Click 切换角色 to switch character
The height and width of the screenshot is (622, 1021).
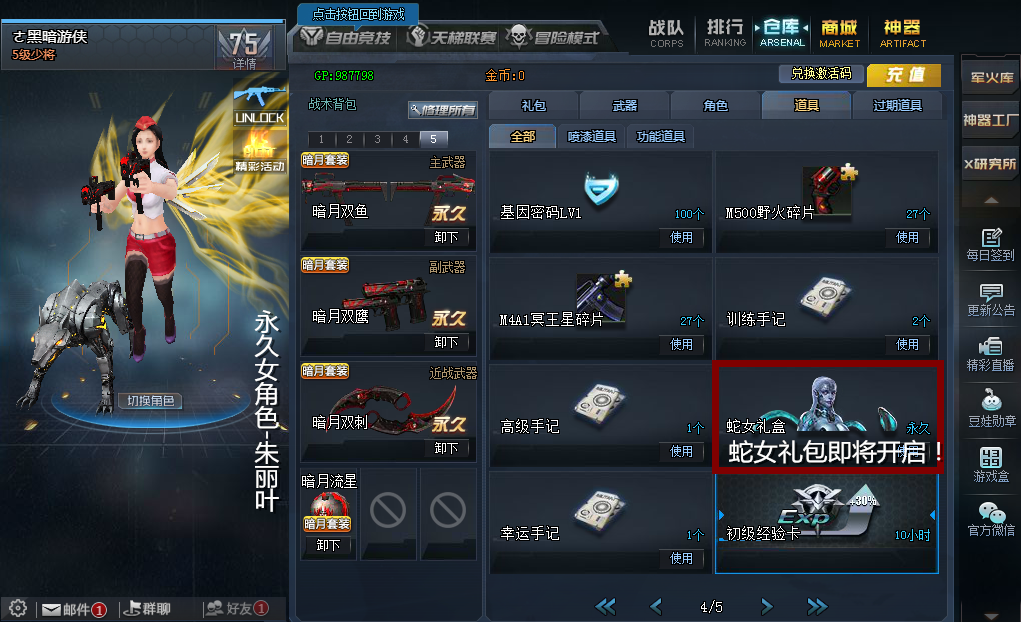click(x=150, y=401)
